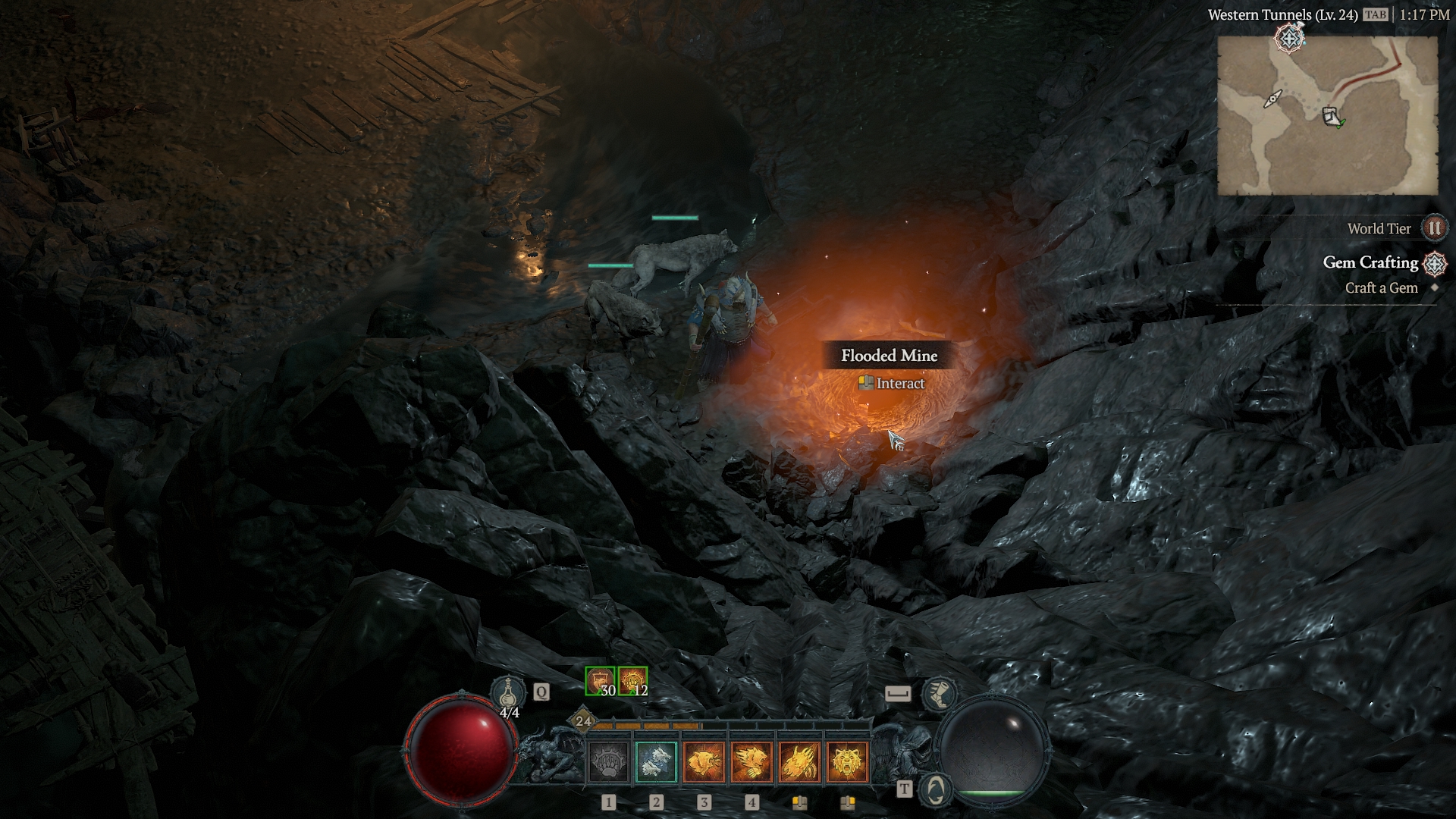Enter the Flooded Mine via Interact prompt
Screen dimensions: 1456x819
[x=891, y=384]
